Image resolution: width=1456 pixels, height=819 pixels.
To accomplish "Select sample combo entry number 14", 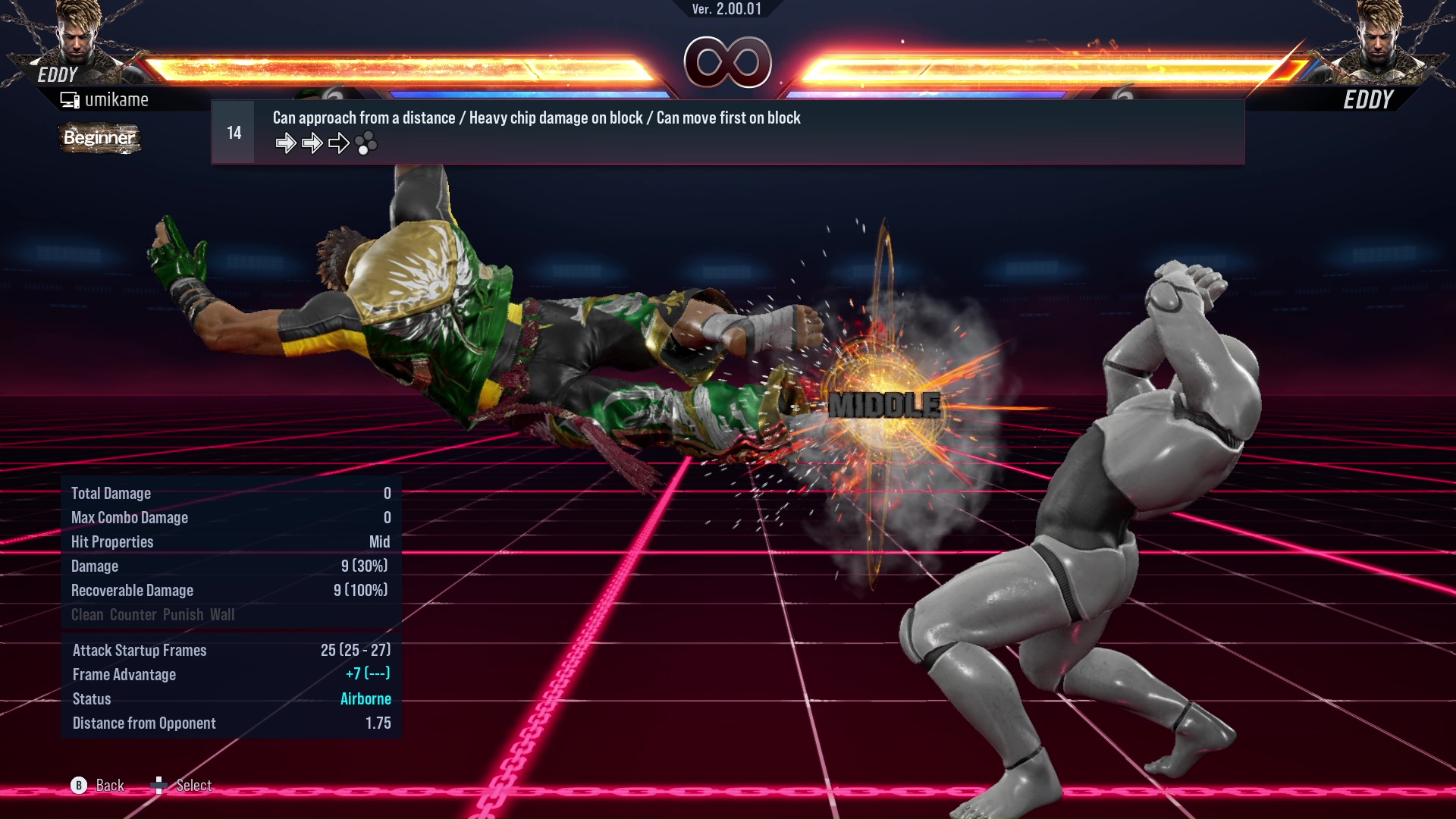I will coord(233,131).
